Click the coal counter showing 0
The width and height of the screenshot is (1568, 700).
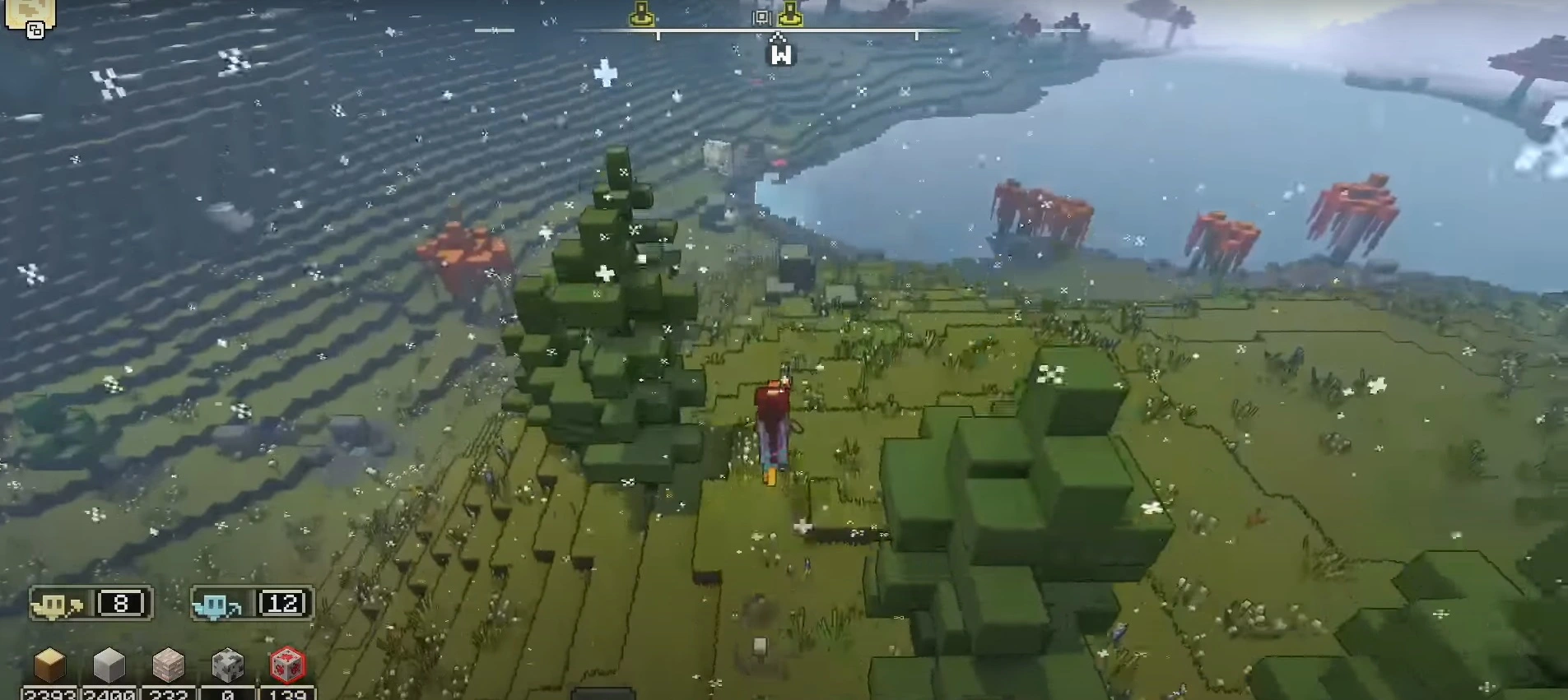[228, 695]
